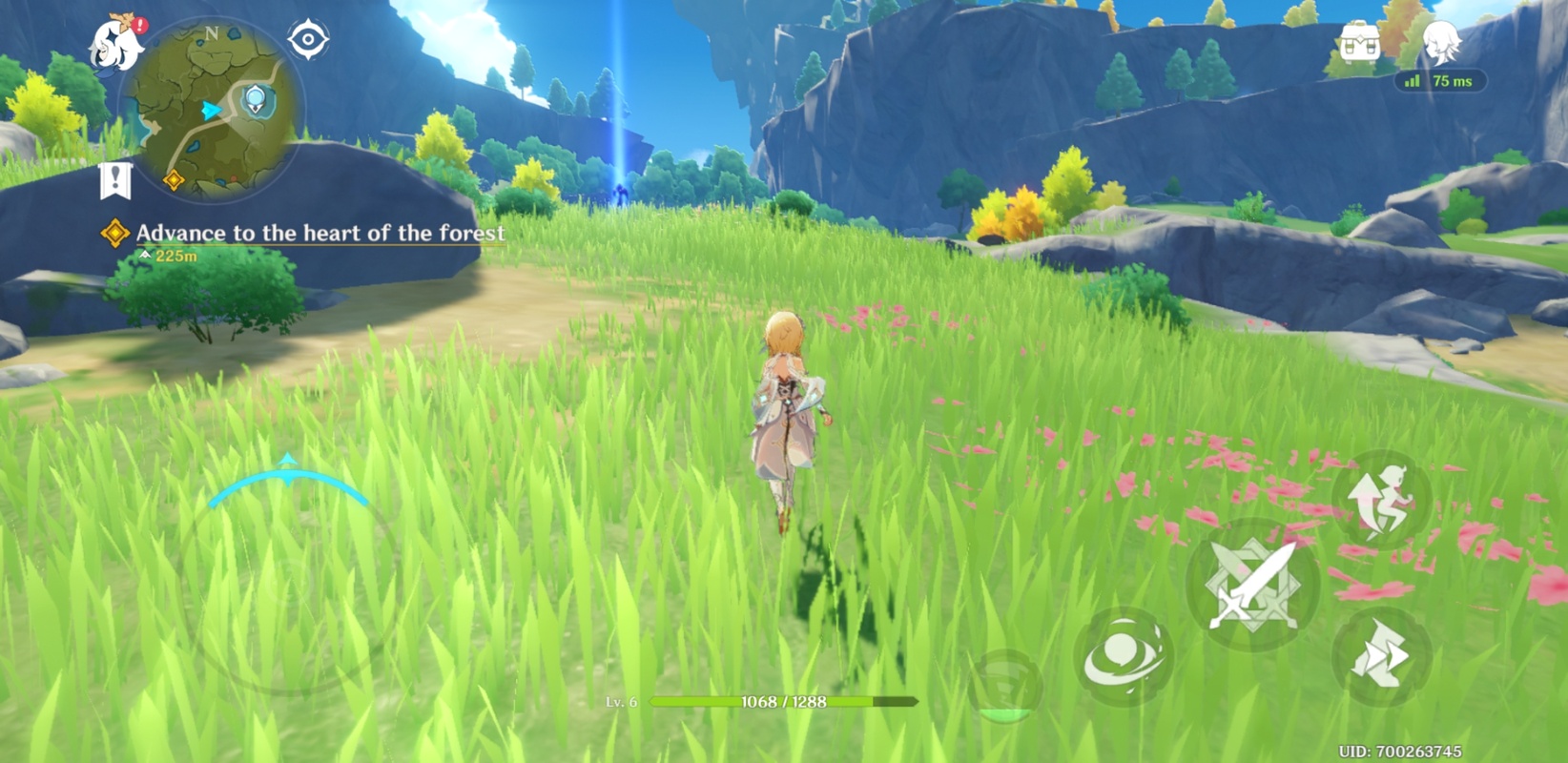Open the quest log exclamation banner
Image resolution: width=1568 pixels, height=763 pixels.
point(115,180)
